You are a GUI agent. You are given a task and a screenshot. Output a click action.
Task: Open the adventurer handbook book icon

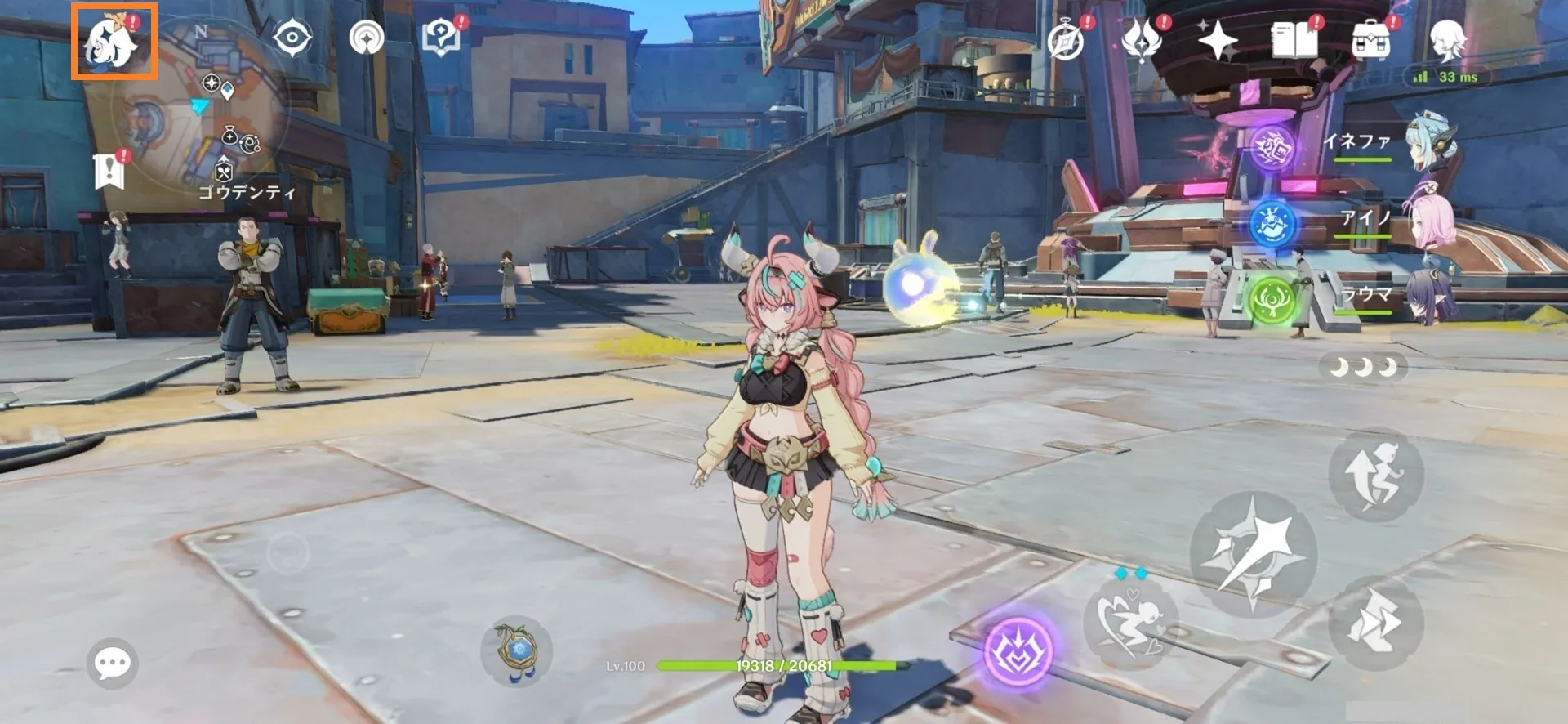coord(1294,39)
